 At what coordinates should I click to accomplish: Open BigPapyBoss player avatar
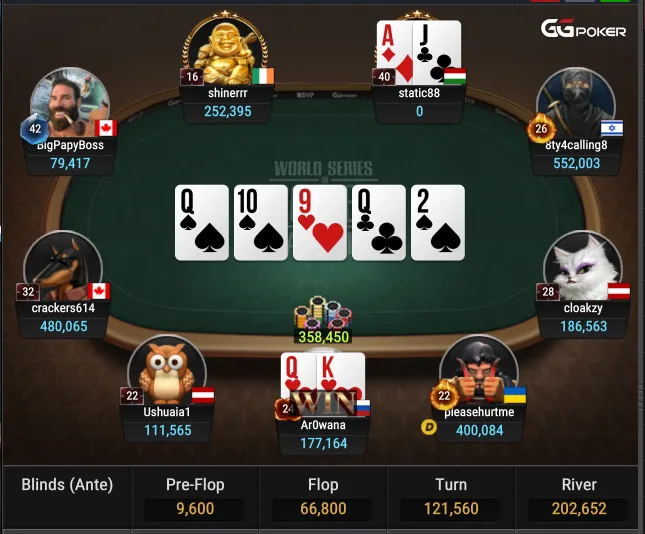coord(70,104)
